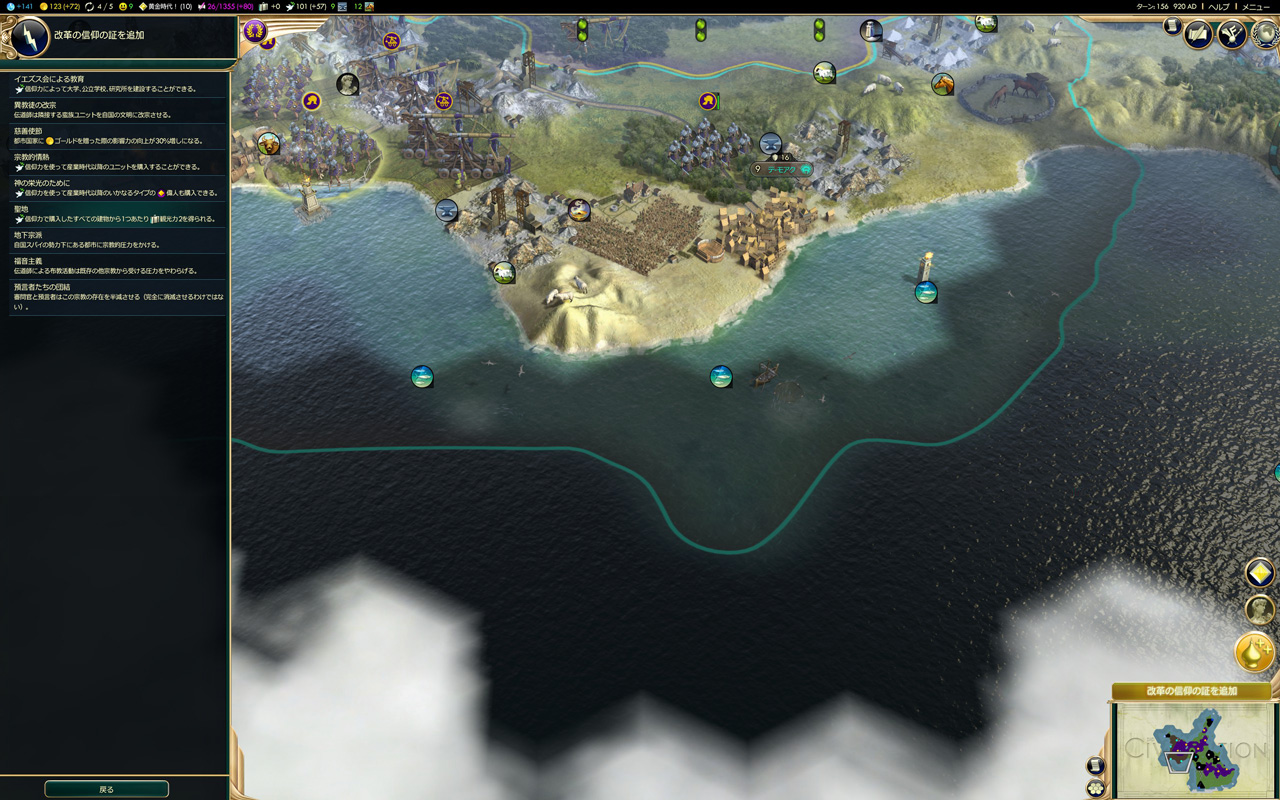Open the social policies feather-and-scroll icon

click(x=1198, y=35)
